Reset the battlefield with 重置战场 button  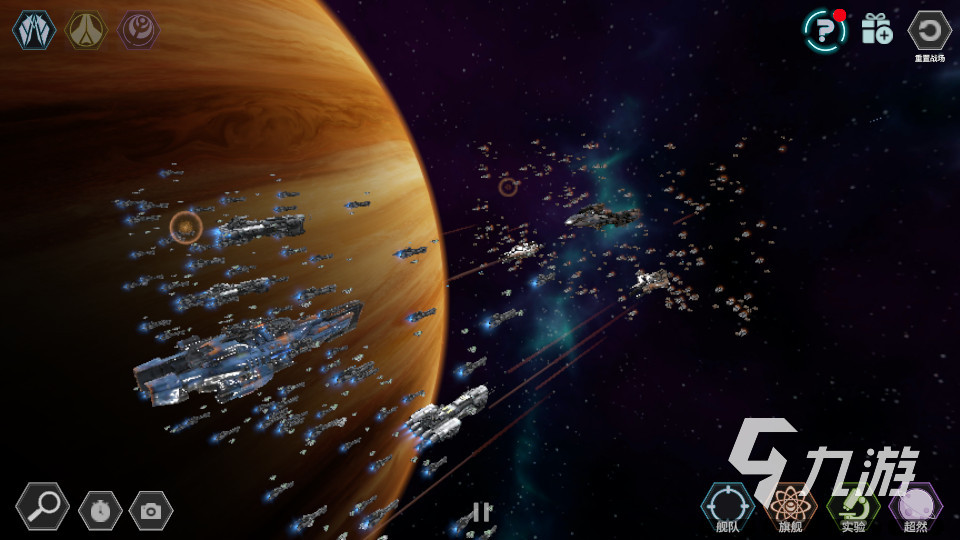click(929, 31)
